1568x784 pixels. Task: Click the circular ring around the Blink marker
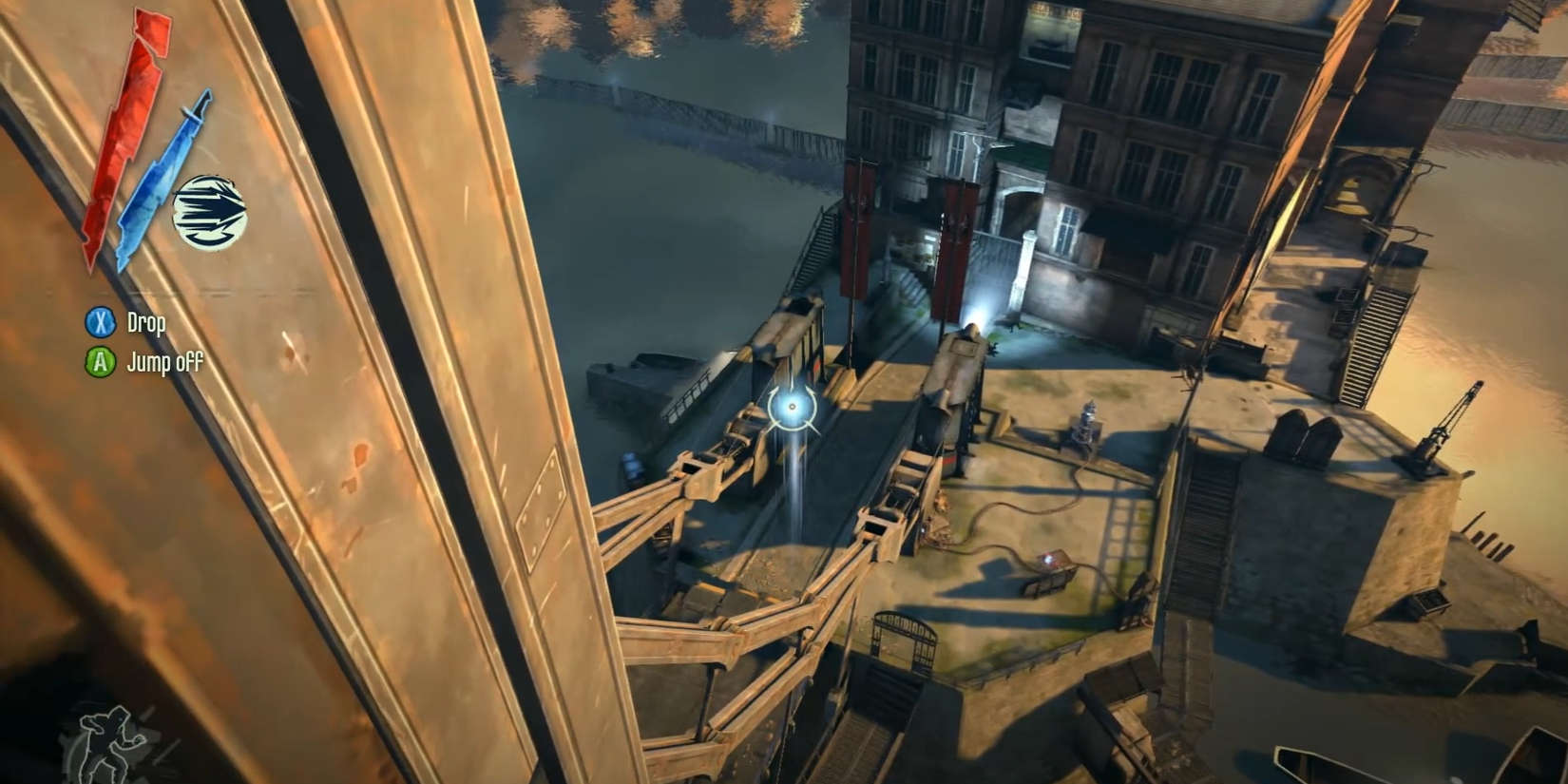(792, 406)
